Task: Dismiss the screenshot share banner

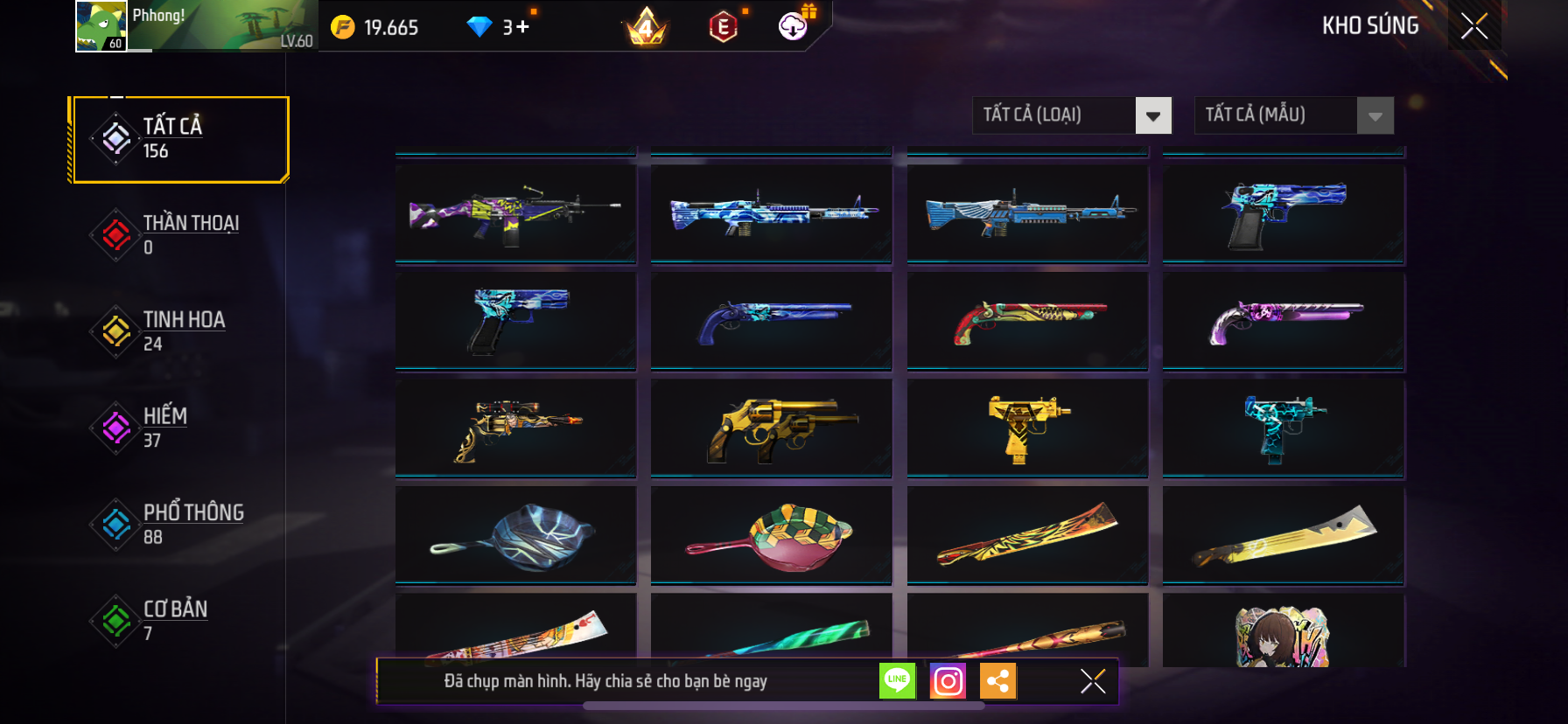Action: click(x=1093, y=681)
